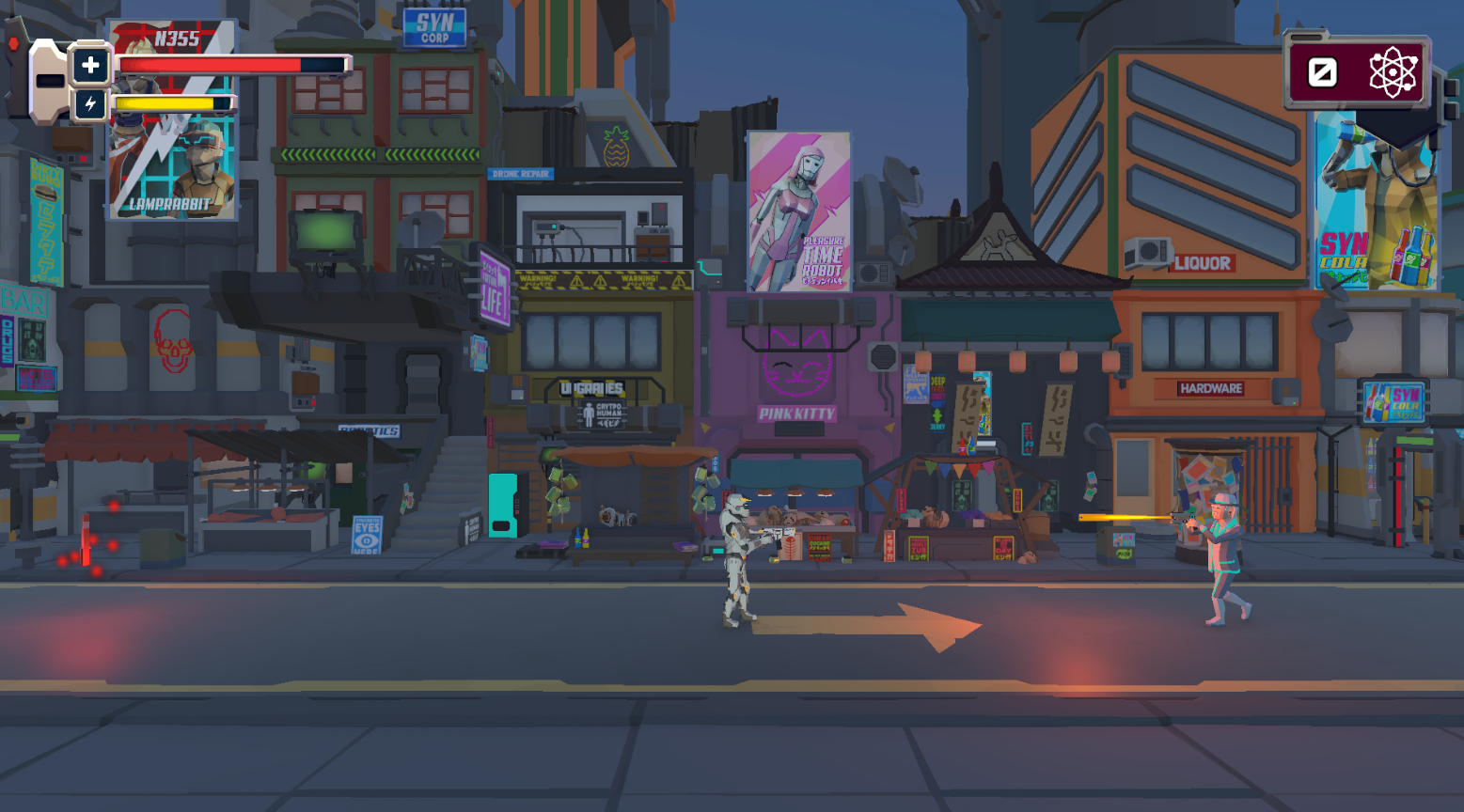The height and width of the screenshot is (812, 1464).
Task: Click the health plus icon
Action: pos(90,66)
